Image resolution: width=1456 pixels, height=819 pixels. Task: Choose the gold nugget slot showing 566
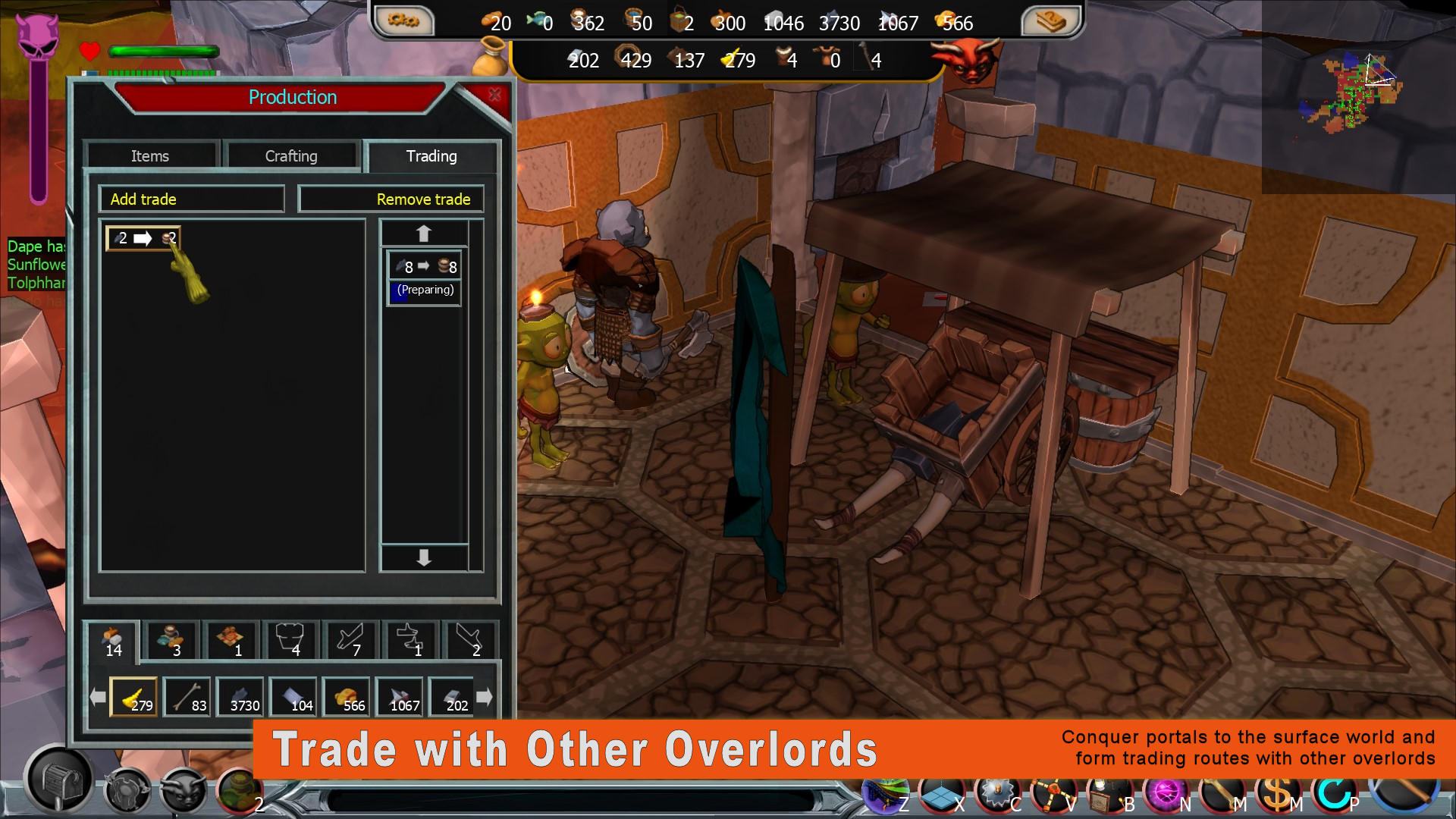[x=347, y=697]
